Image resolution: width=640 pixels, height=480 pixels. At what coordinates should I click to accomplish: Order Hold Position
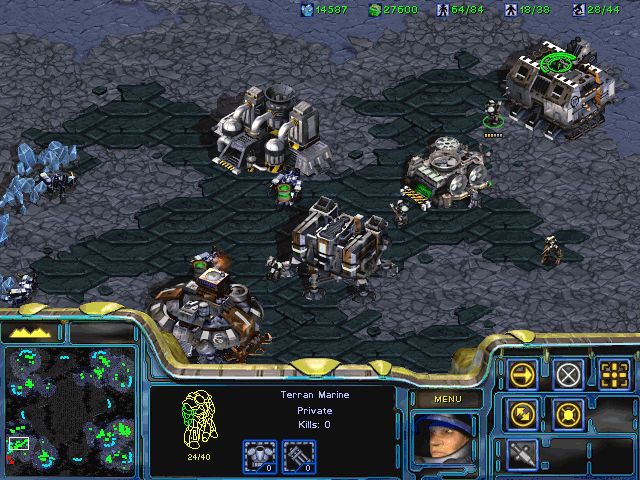click(569, 414)
